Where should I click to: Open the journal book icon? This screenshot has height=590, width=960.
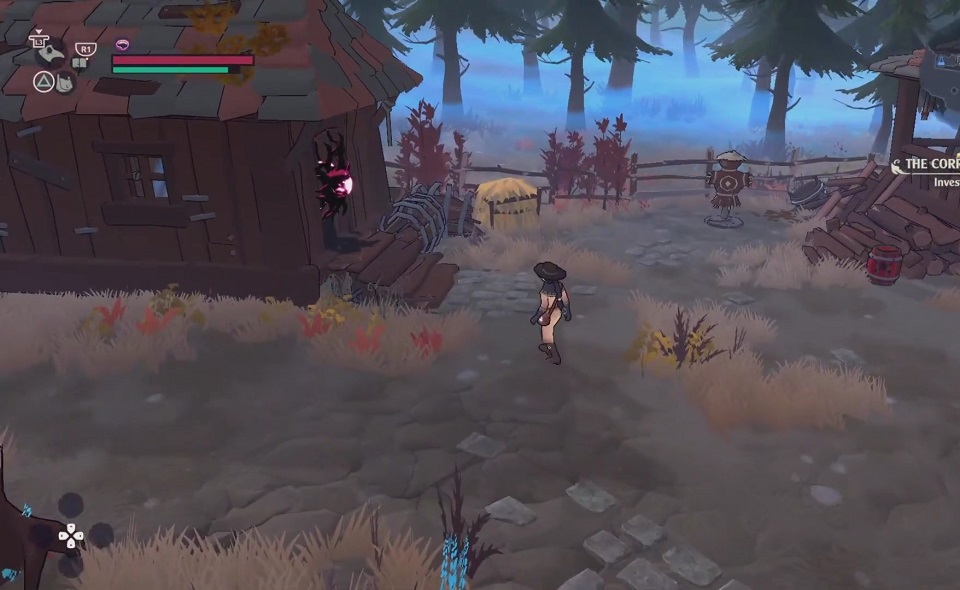[79, 62]
